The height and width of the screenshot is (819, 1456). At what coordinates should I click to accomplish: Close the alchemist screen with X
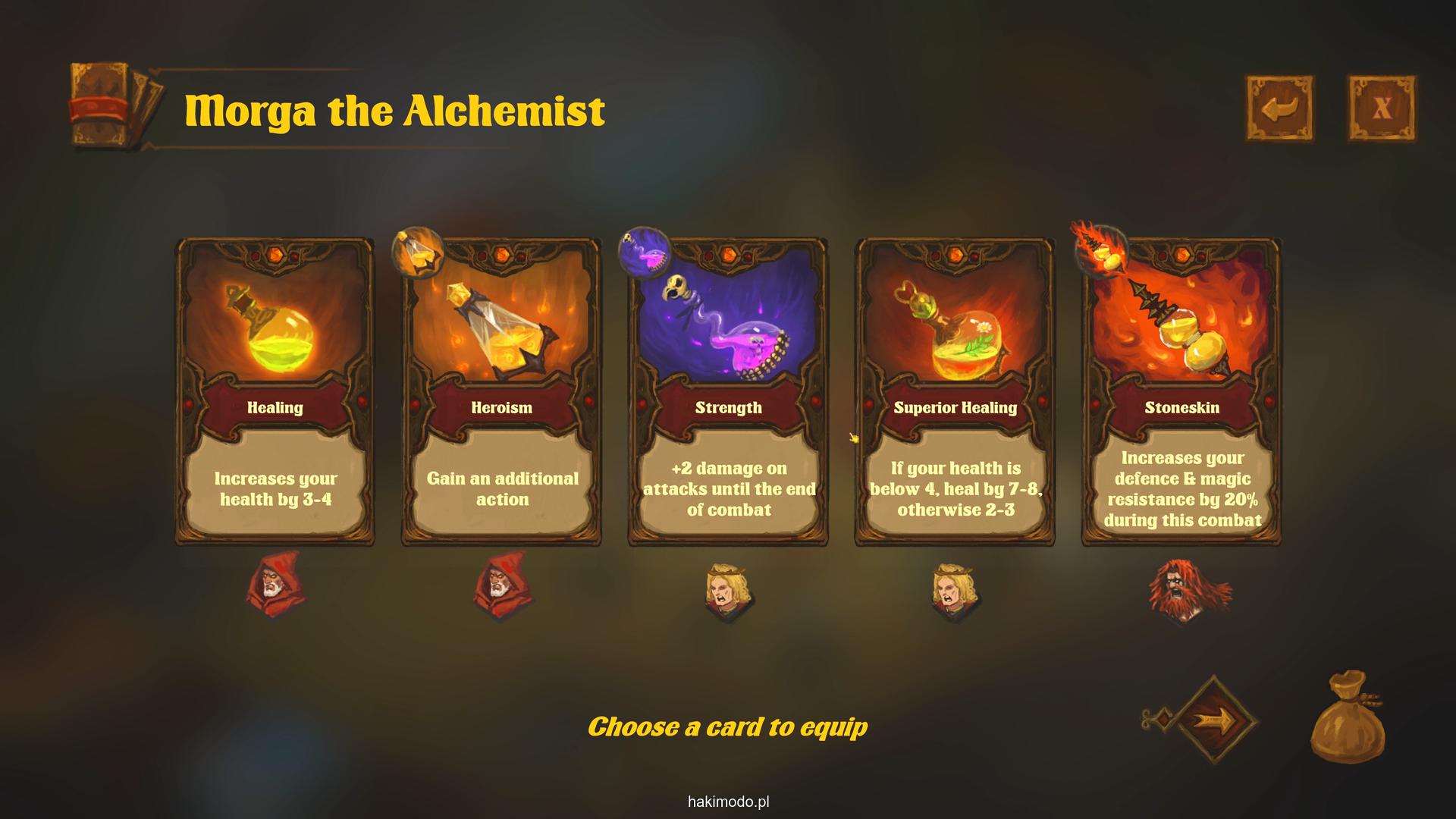[x=1382, y=108]
